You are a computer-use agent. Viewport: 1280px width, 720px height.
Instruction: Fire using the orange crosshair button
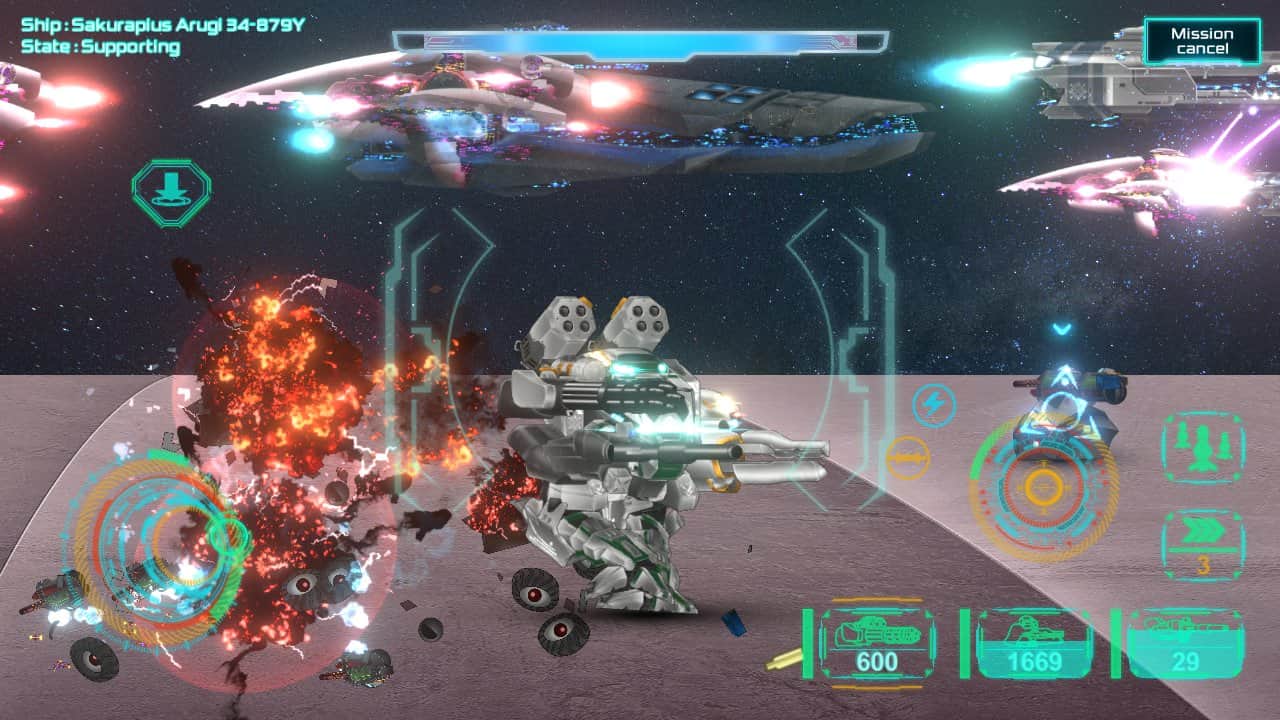1043,486
